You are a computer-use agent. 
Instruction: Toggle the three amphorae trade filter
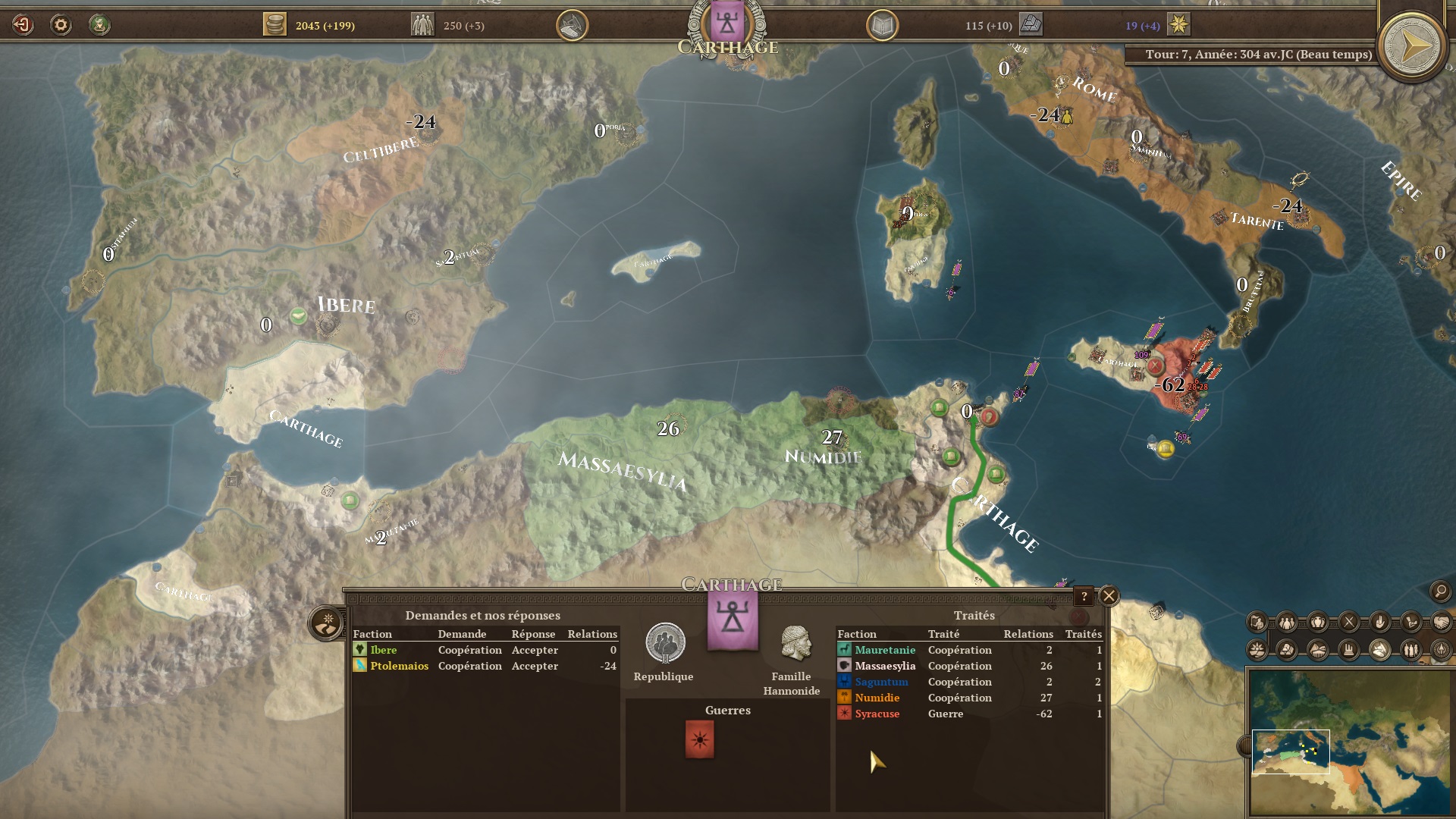[x=1318, y=623]
